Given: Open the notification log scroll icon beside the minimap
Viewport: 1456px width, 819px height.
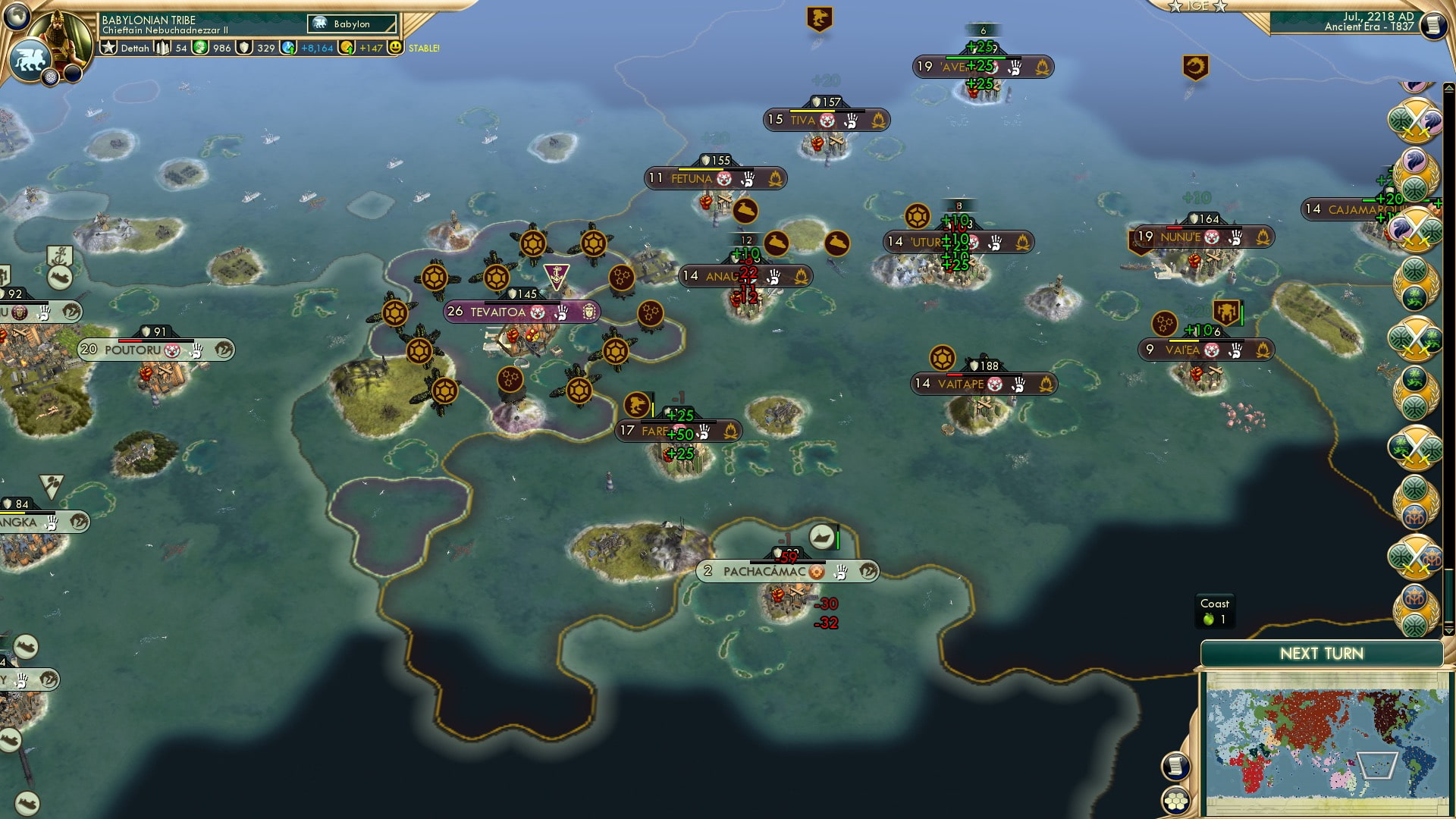Looking at the screenshot, I should coord(1175,767).
